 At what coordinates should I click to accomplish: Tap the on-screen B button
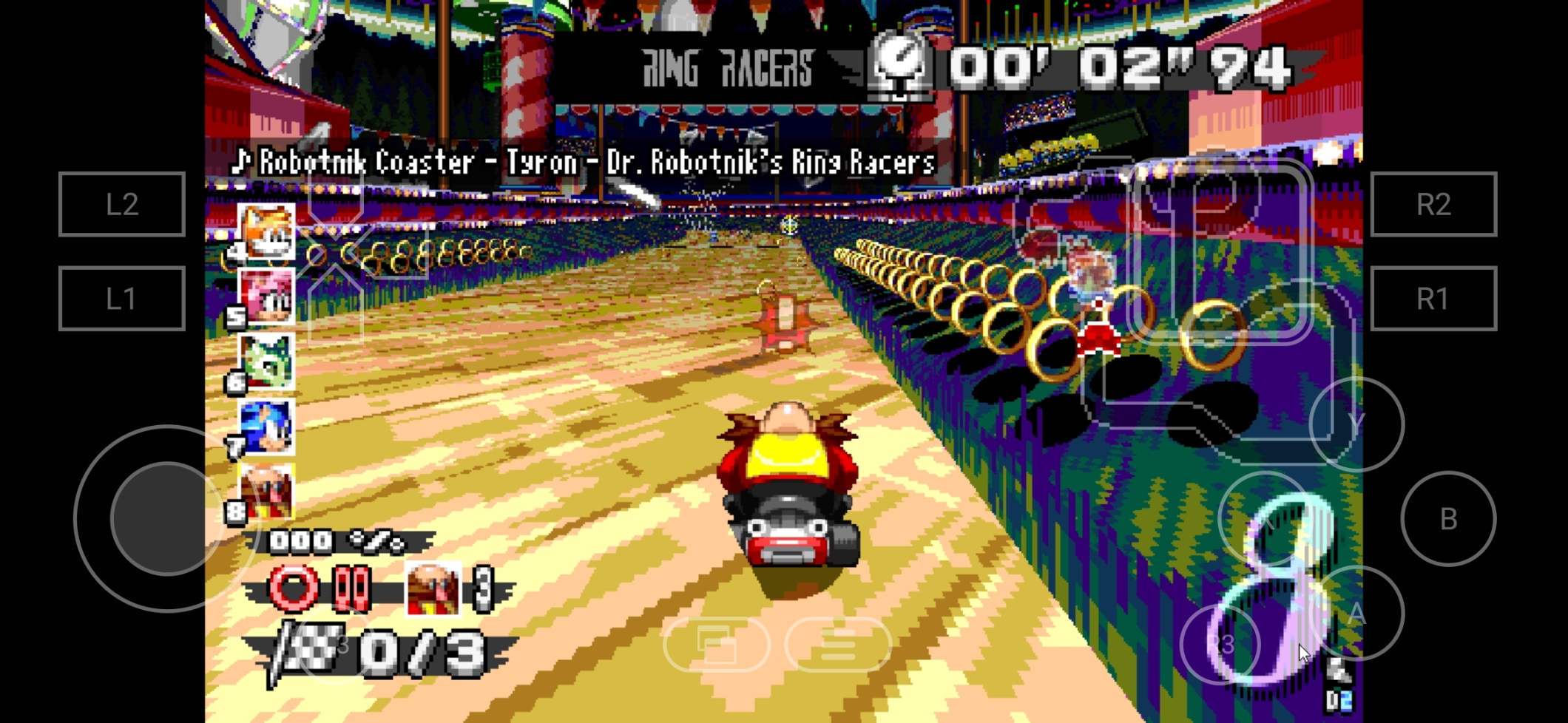[x=1448, y=519]
